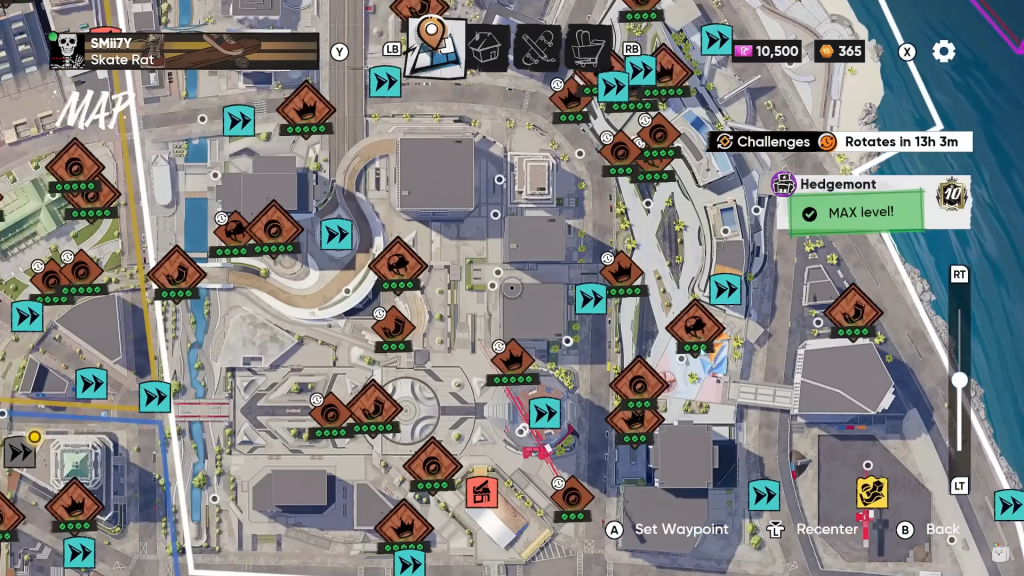This screenshot has width=1024, height=576.
Task: Open the Challenges panel
Action: tap(760, 142)
